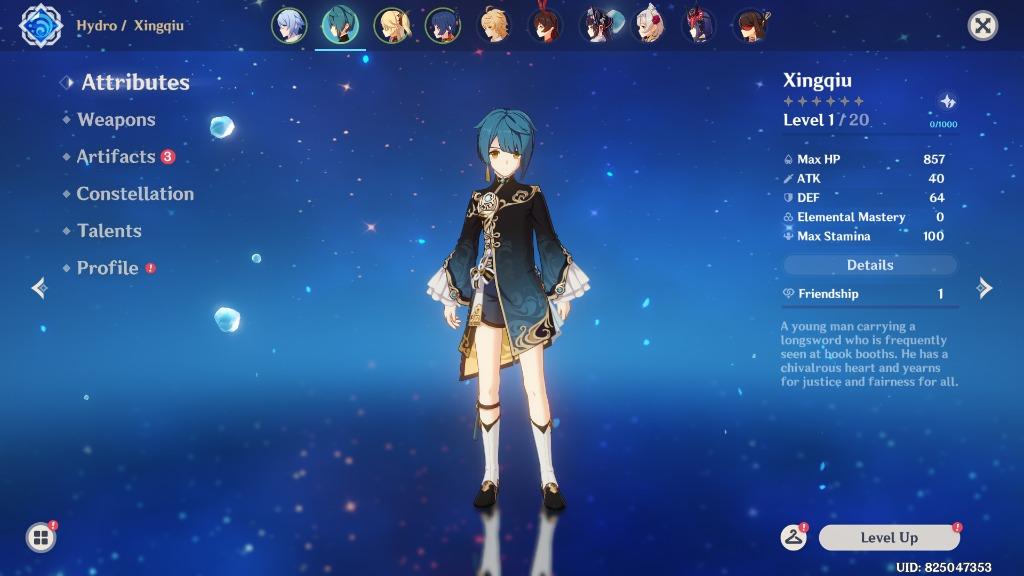This screenshot has height=576, width=1024.
Task: Go to the Artifacts section
Action: point(116,157)
